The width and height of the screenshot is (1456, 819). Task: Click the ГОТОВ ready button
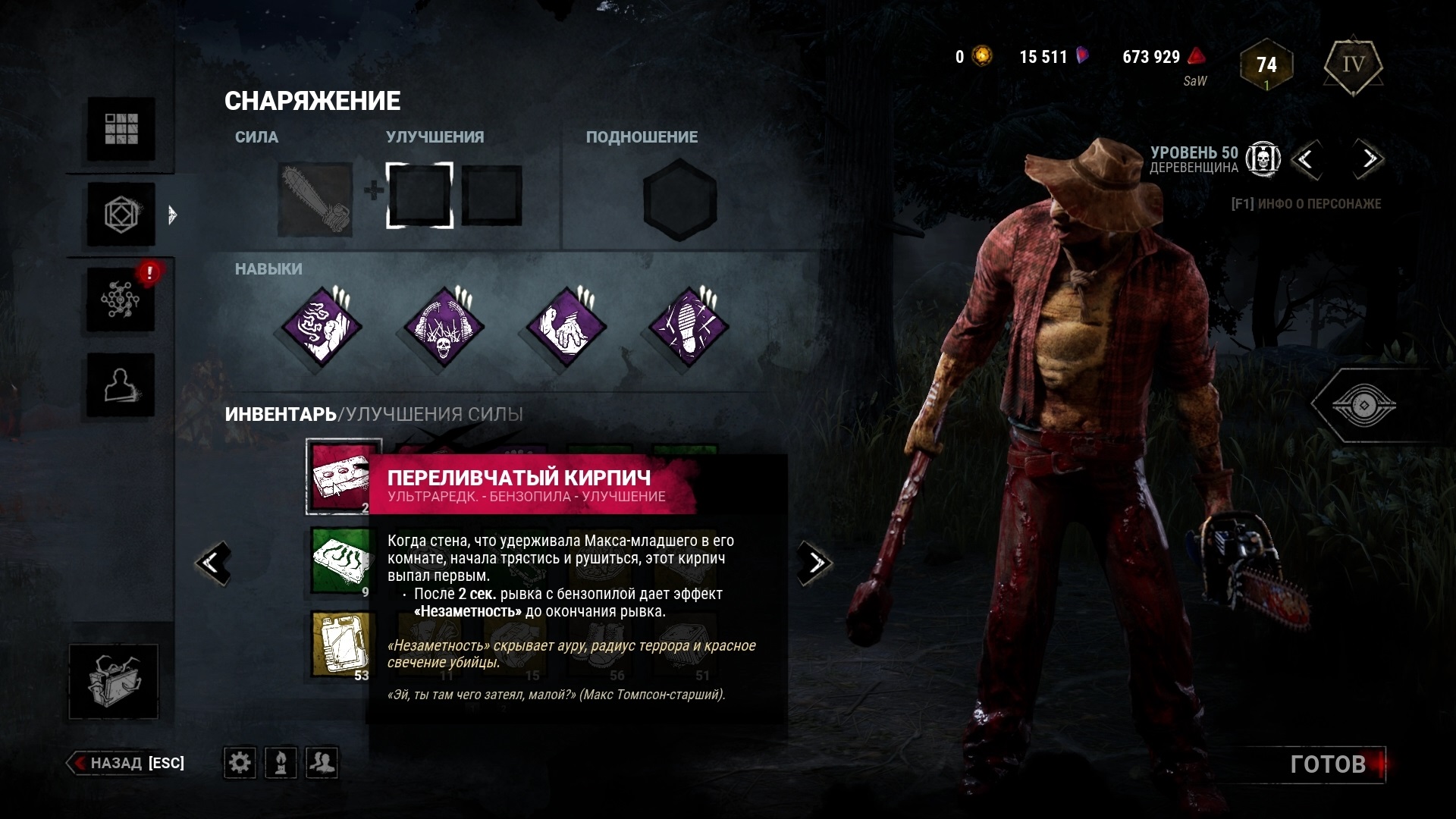coord(1328,764)
